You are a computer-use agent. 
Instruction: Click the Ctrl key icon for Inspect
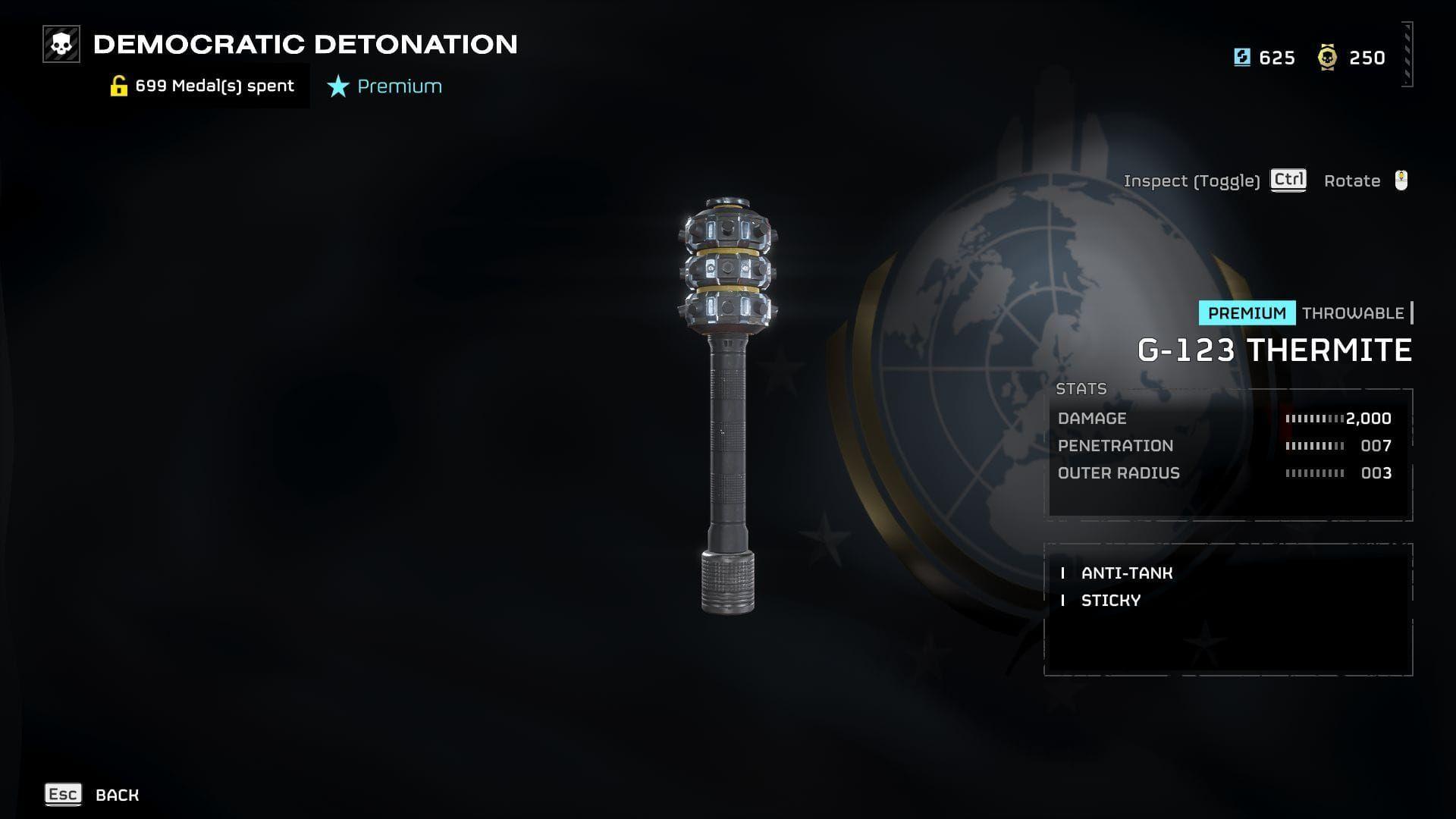coord(1288,181)
